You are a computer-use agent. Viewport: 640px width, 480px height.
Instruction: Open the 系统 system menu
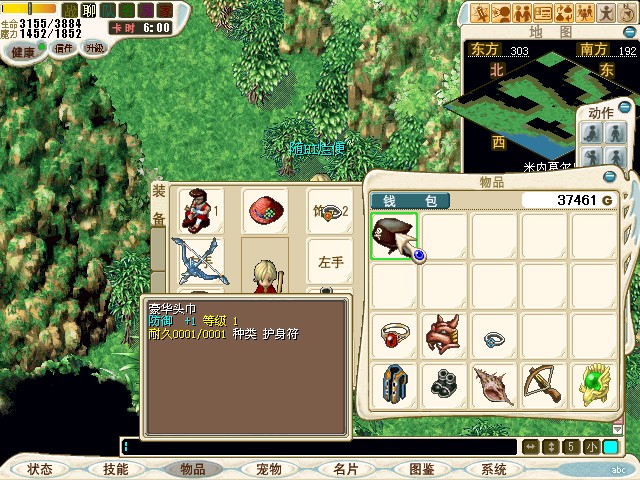pyautogui.click(x=493, y=468)
